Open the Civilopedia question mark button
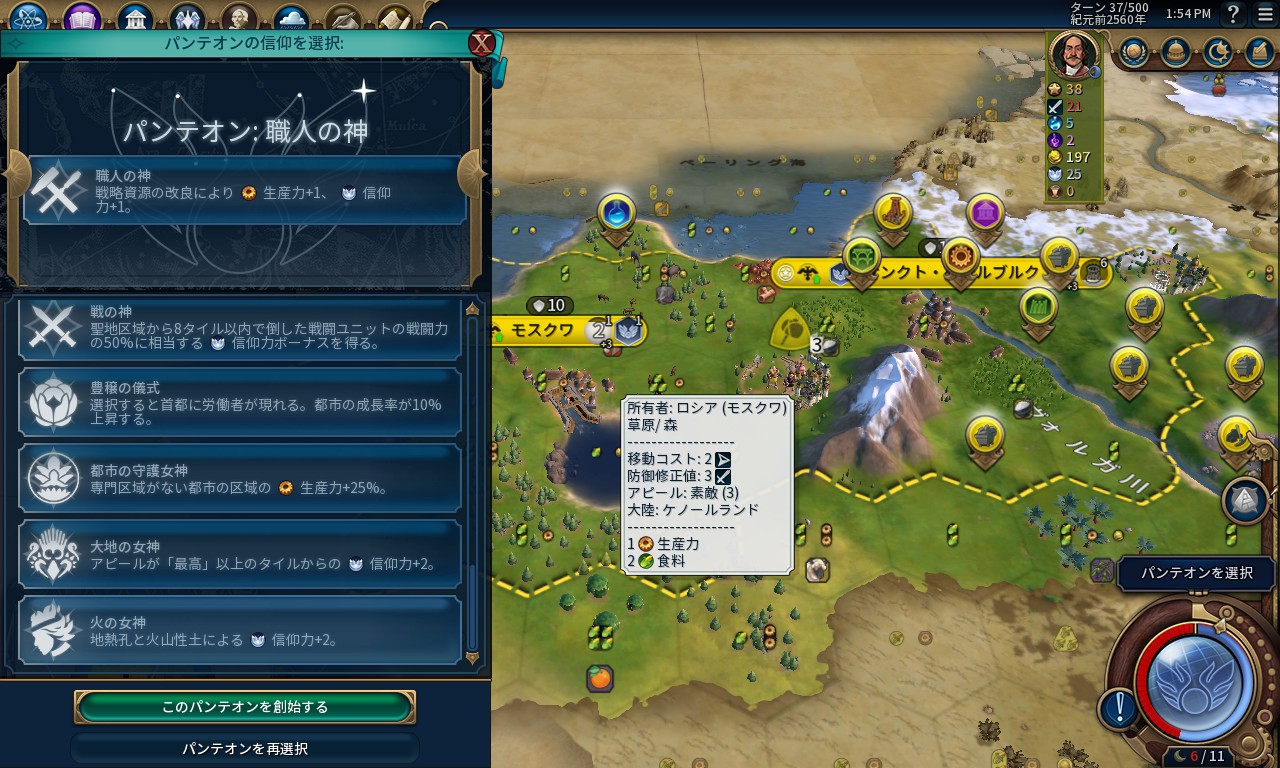 (1234, 14)
